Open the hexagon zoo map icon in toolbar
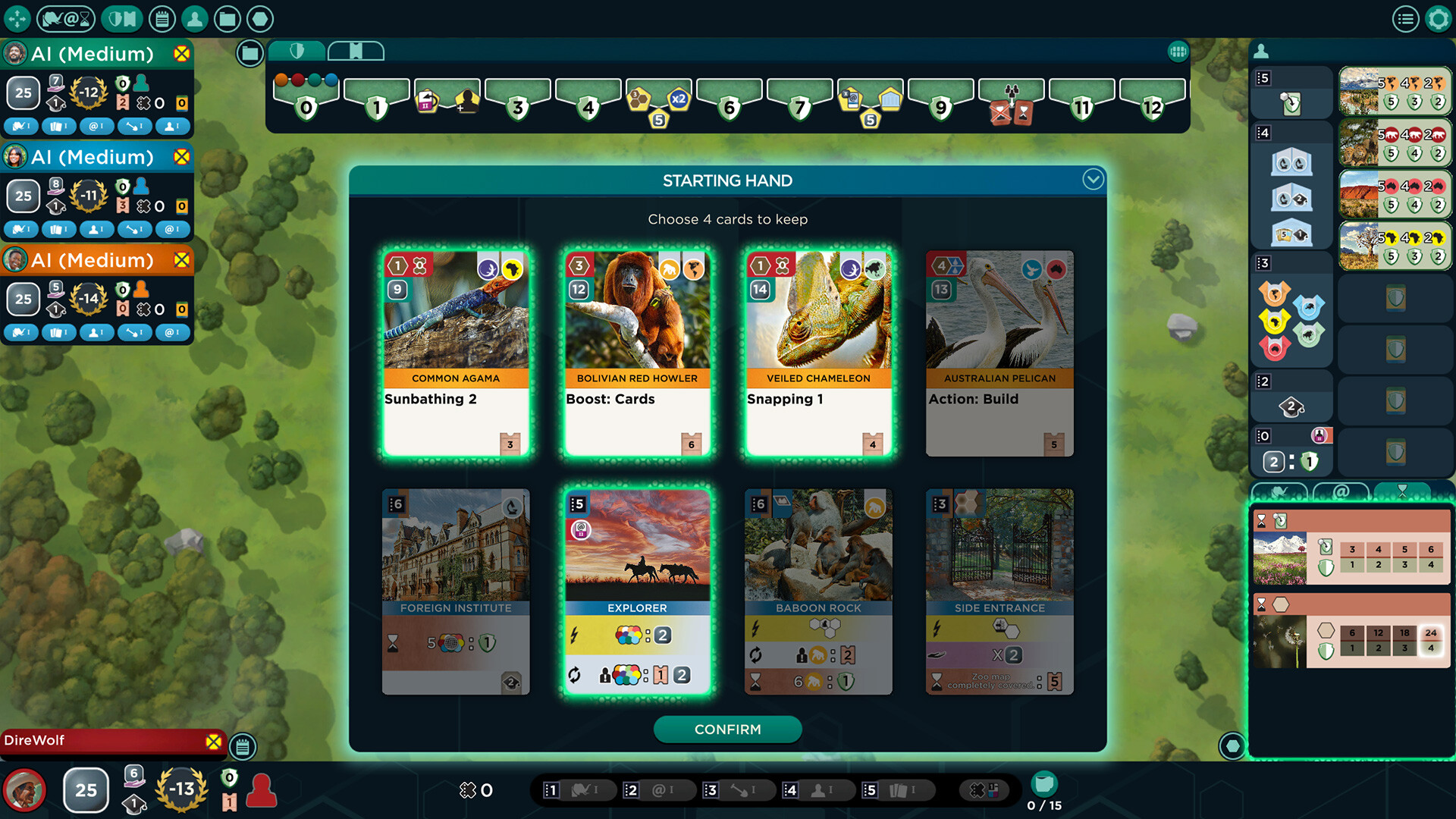 coord(260,19)
